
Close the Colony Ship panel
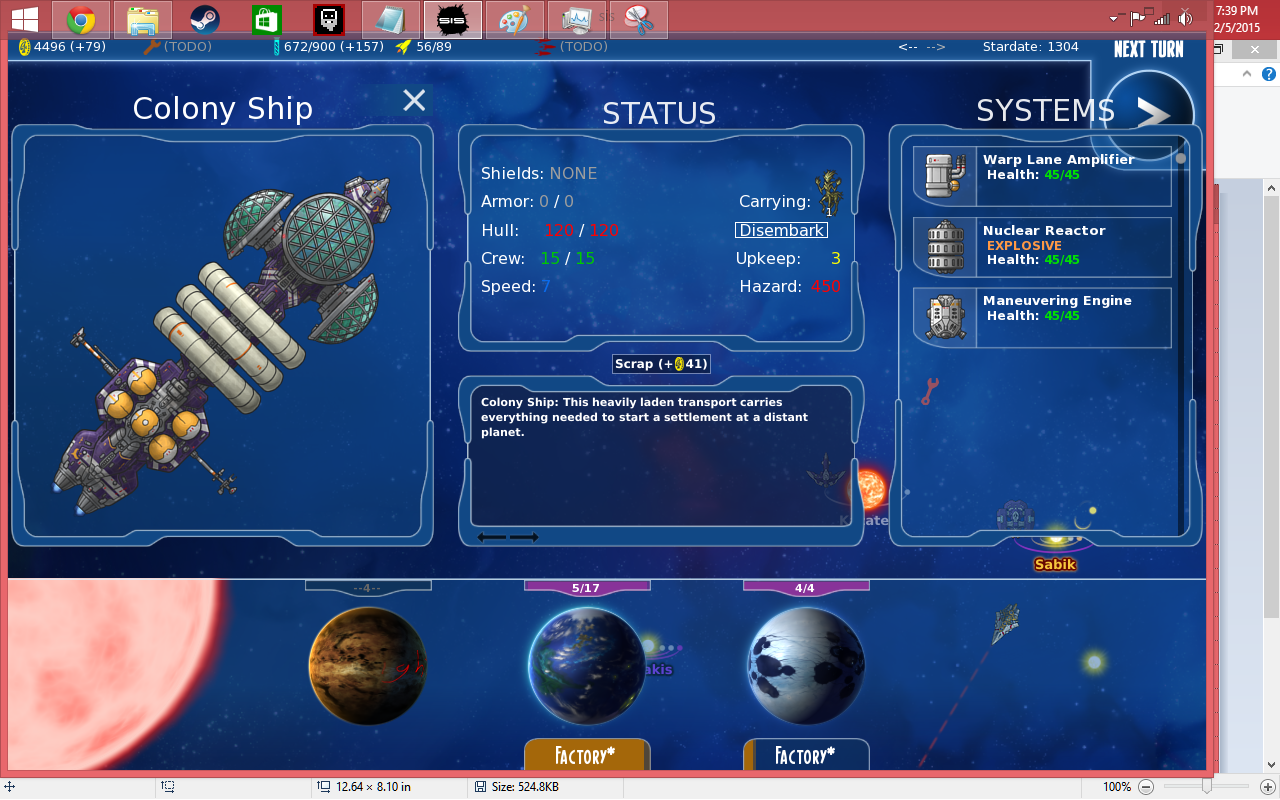tap(414, 100)
